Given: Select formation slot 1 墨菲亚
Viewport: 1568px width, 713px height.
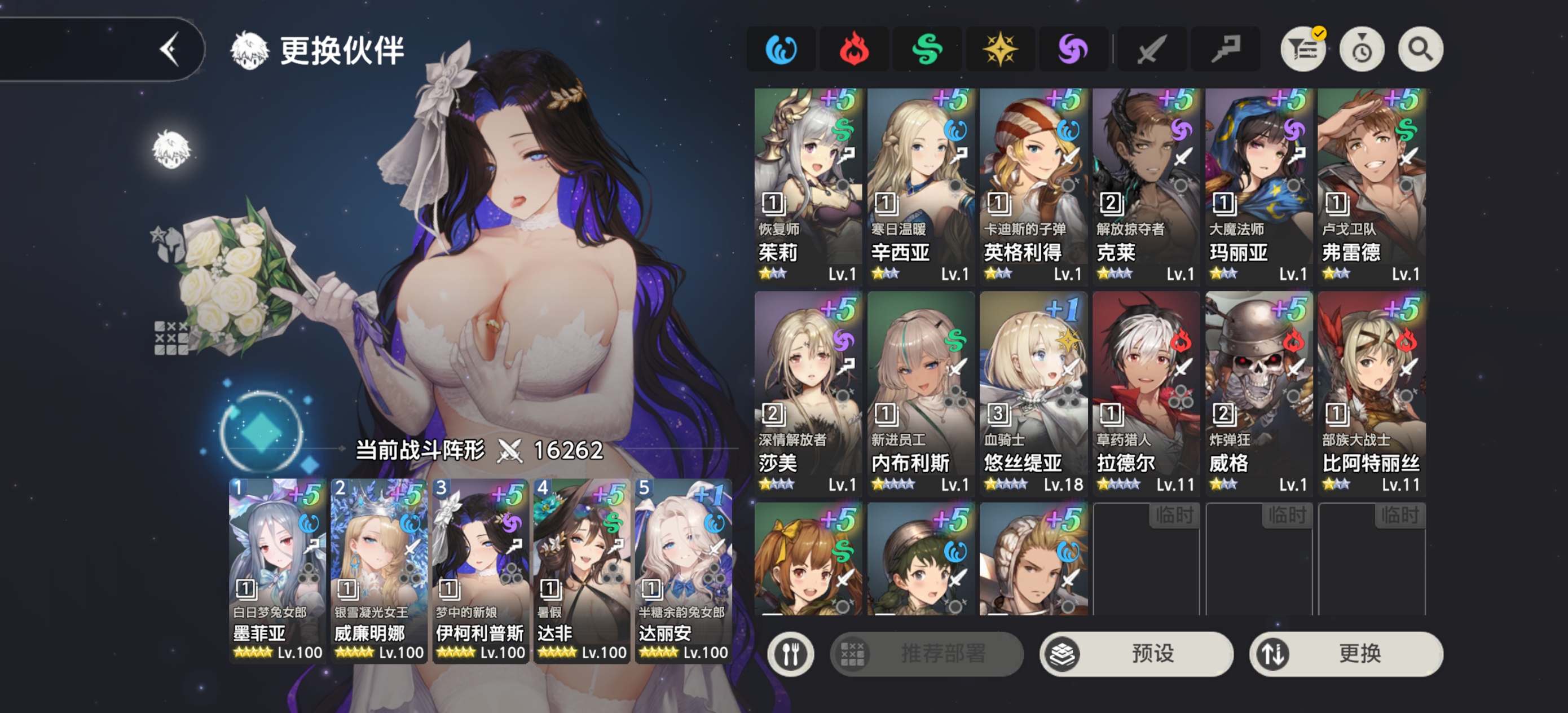Looking at the screenshot, I should tap(278, 570).
